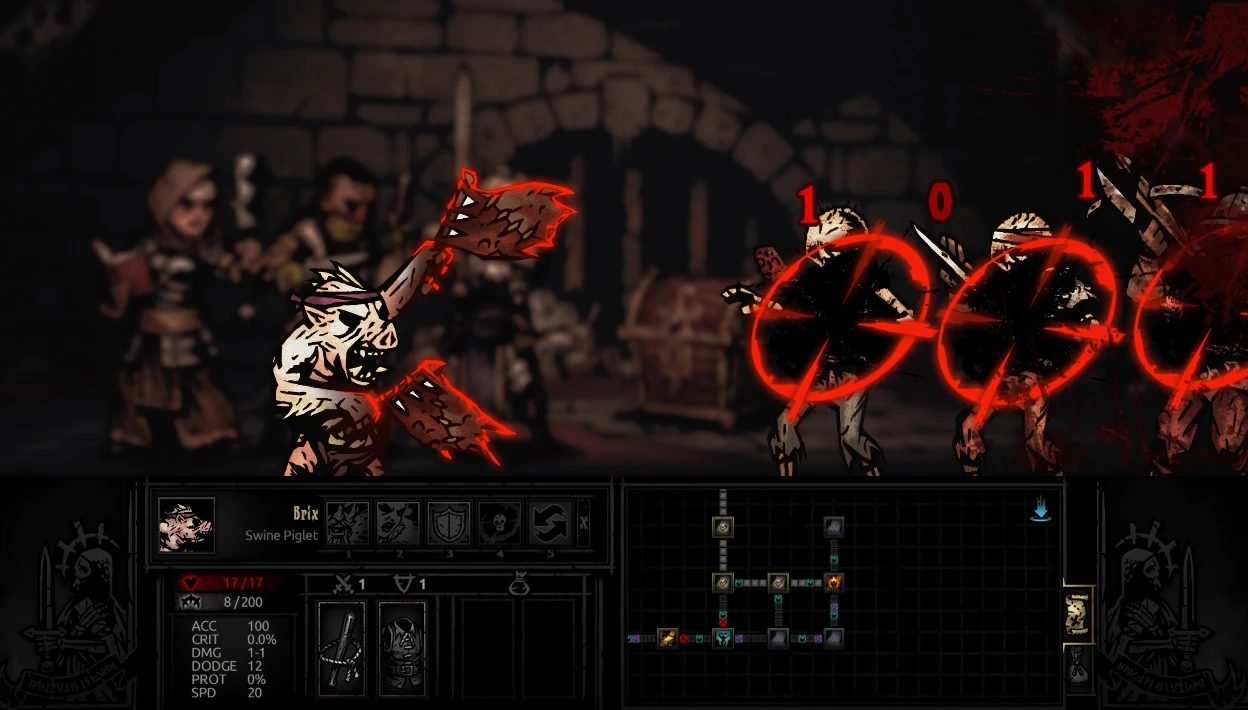Choose the skull skill icon
The image size is (1248, 710).
(x=500, y=523)
